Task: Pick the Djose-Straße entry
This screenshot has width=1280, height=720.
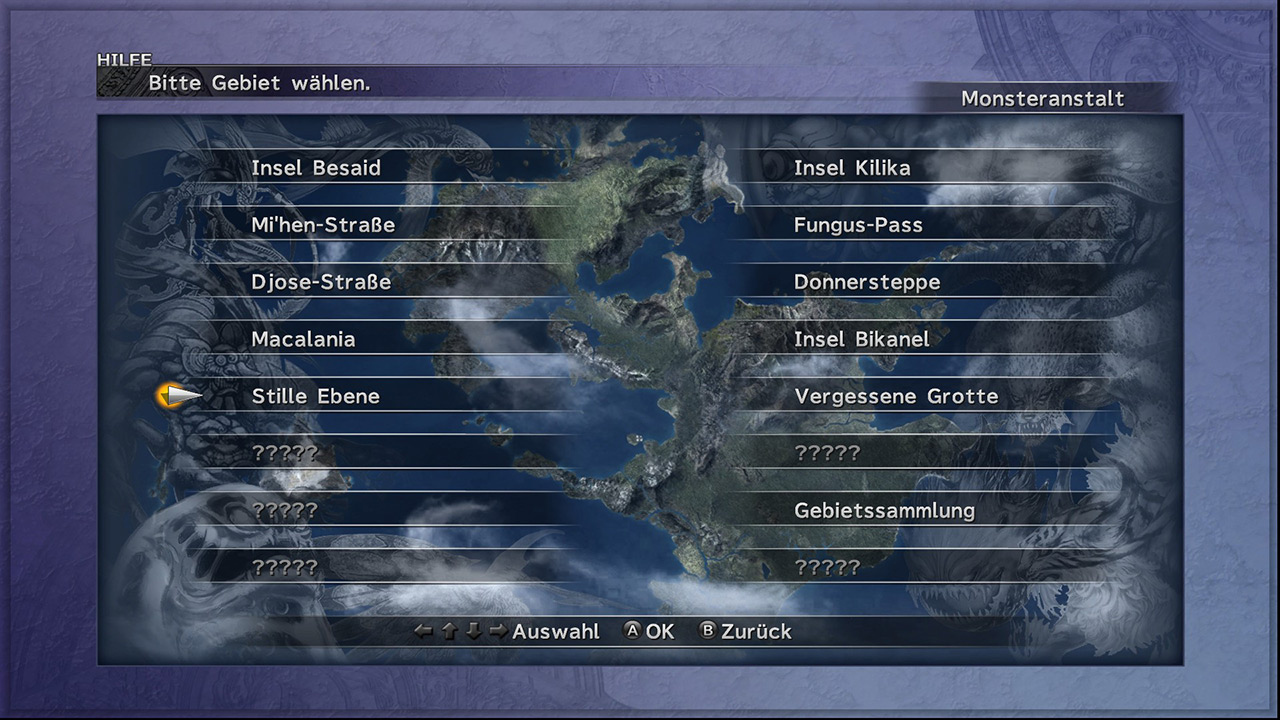Action: click(321, 282)
